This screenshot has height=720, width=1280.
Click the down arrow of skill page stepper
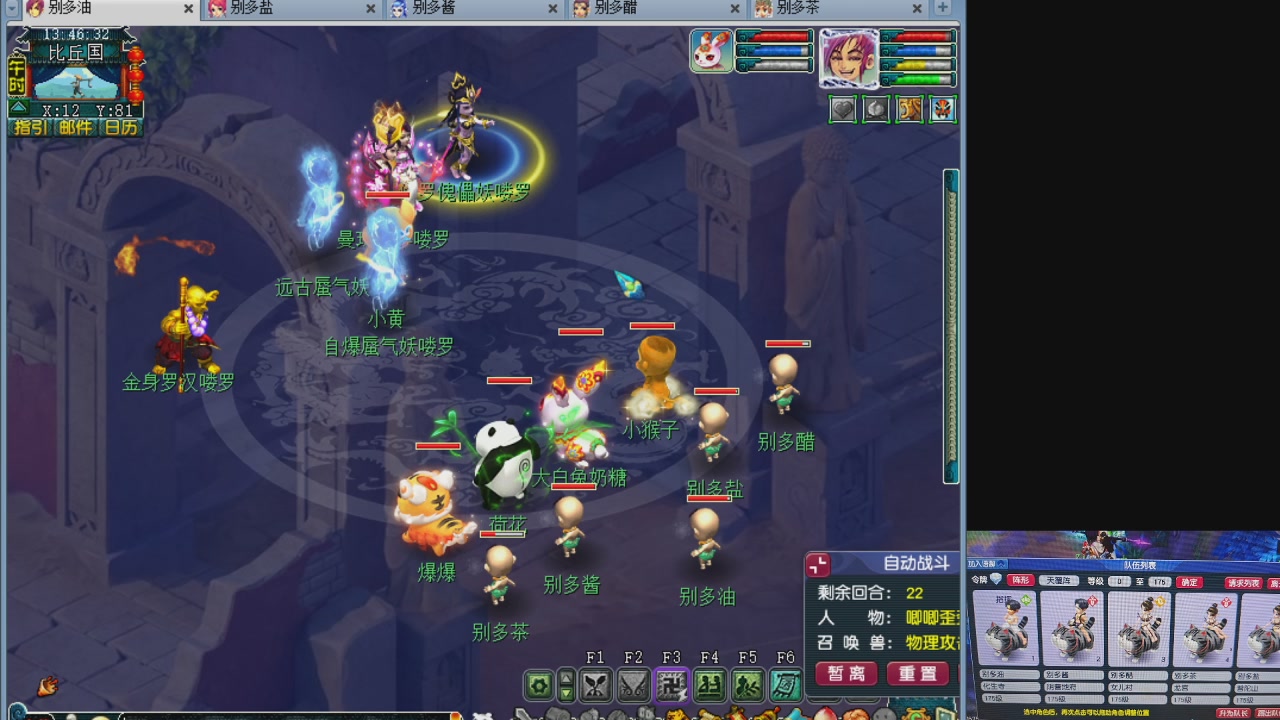[566, 693]
